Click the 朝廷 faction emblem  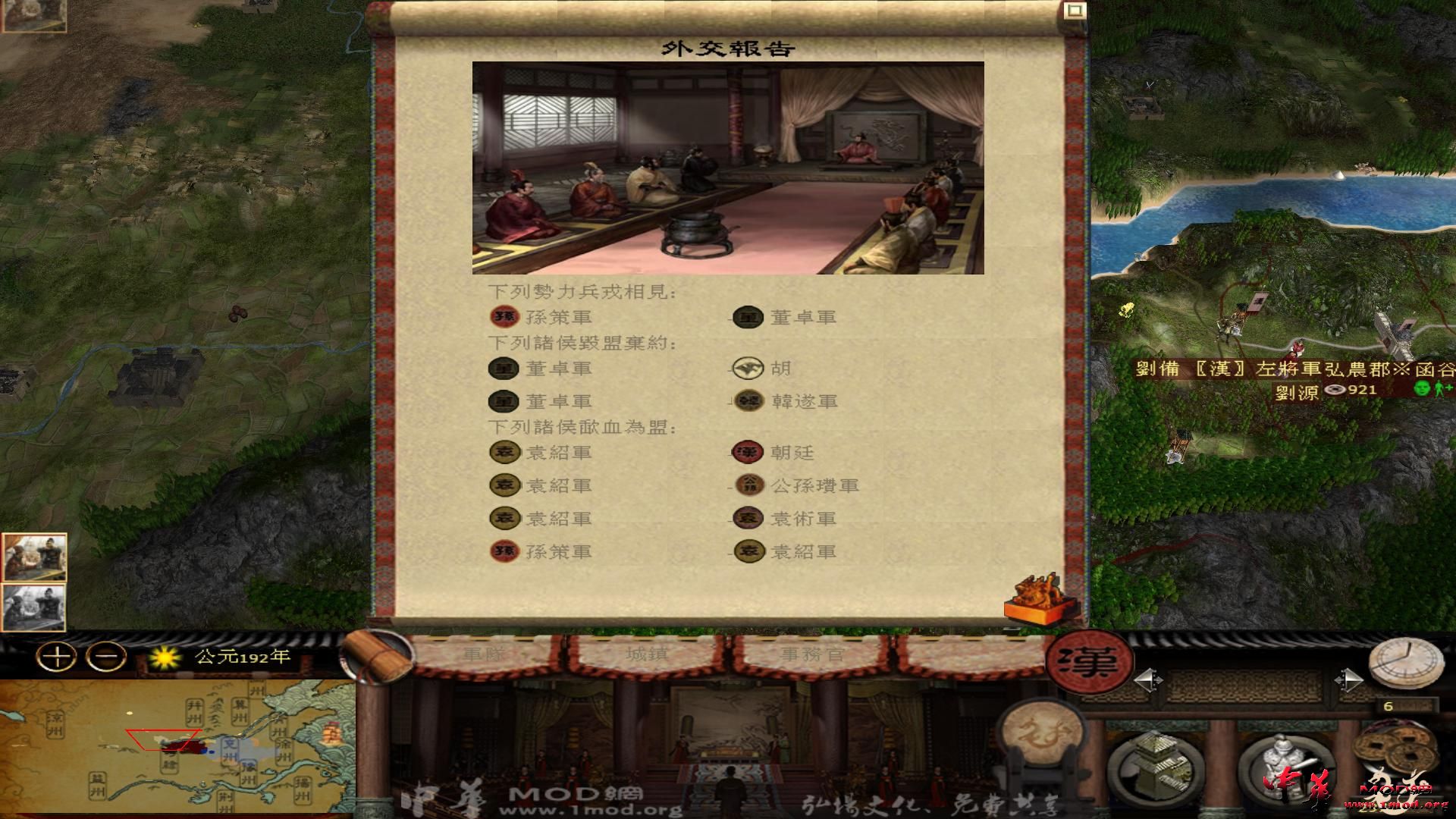click(x=748, y=453)
